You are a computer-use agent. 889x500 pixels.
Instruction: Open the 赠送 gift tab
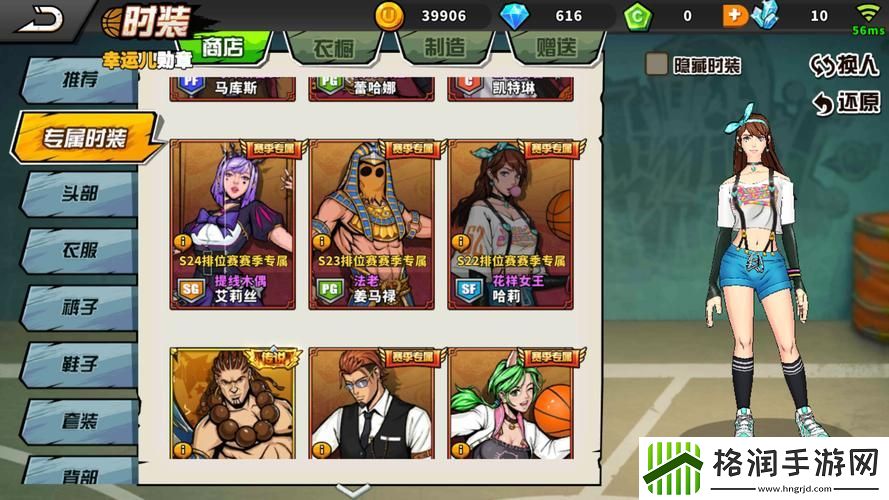click(552, 47)
